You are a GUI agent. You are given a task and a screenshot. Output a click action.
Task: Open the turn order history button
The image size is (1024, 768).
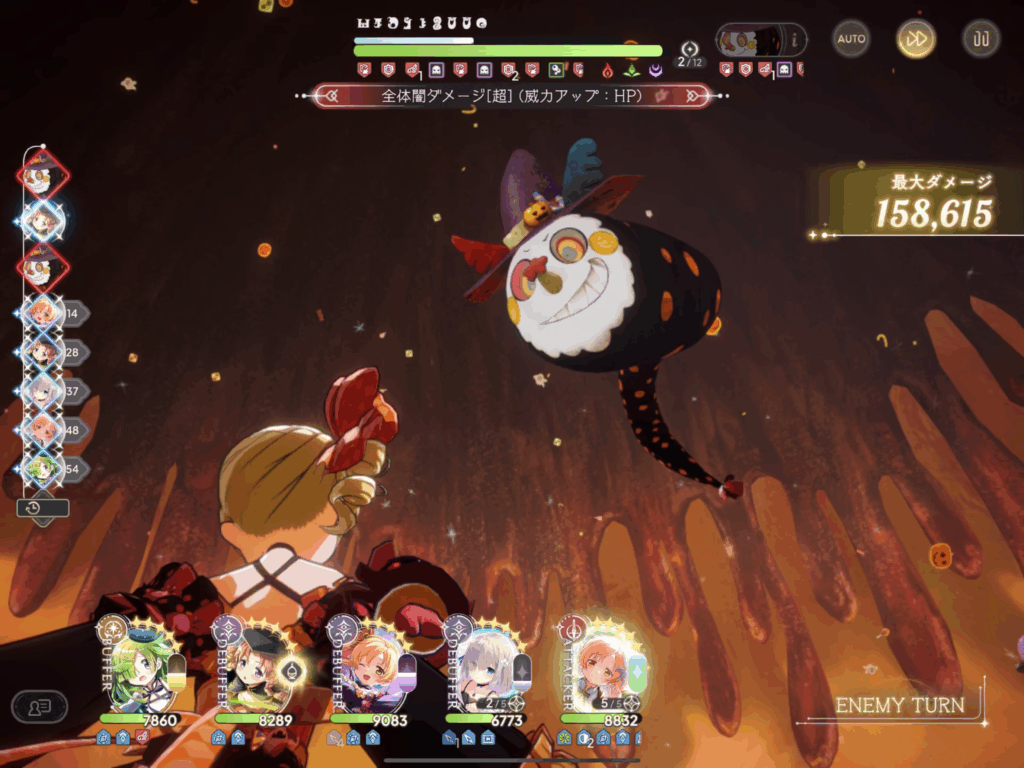[42, 508]
